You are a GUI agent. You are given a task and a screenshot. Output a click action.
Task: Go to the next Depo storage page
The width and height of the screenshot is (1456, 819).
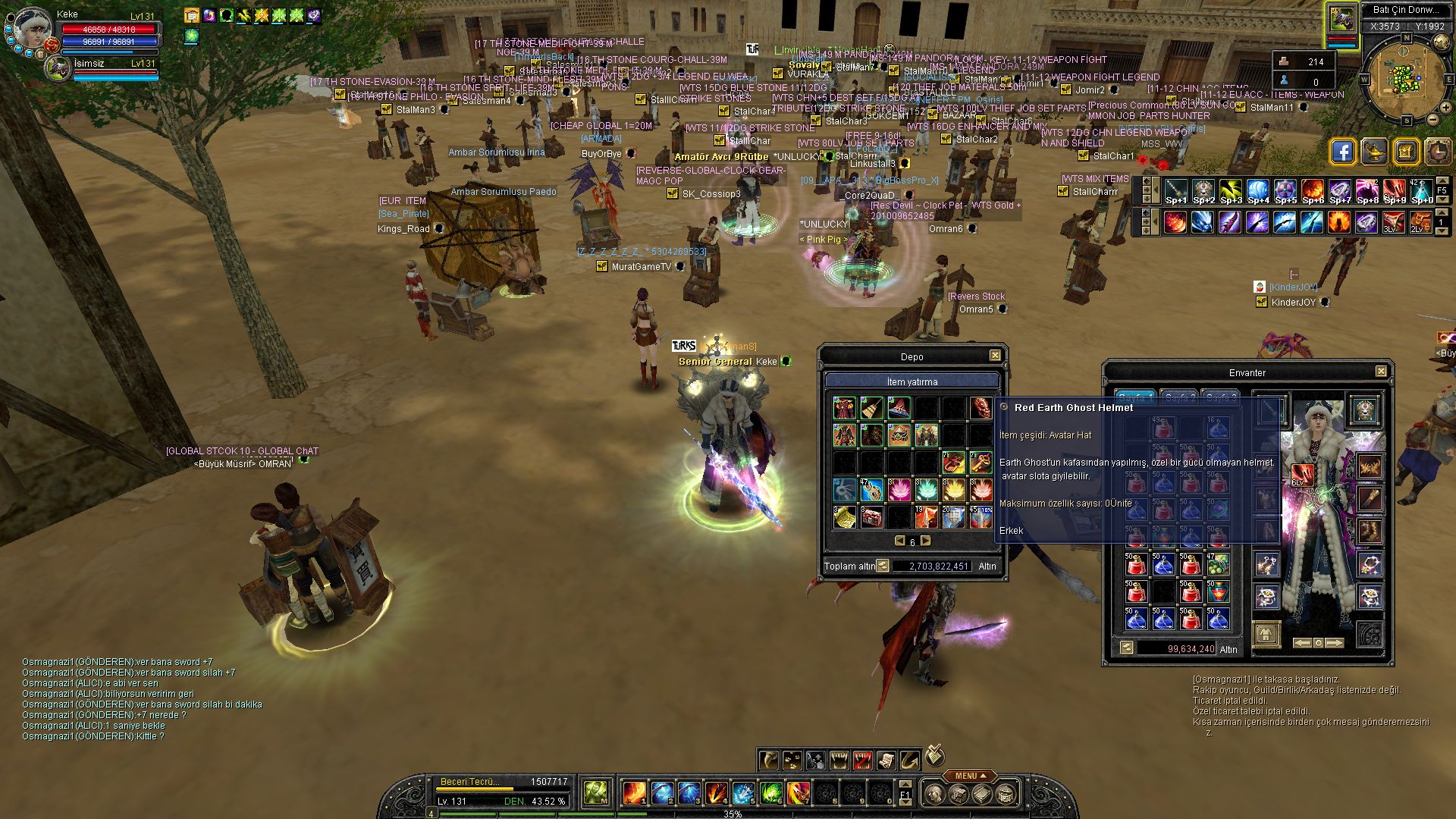[x=925, y=541]
